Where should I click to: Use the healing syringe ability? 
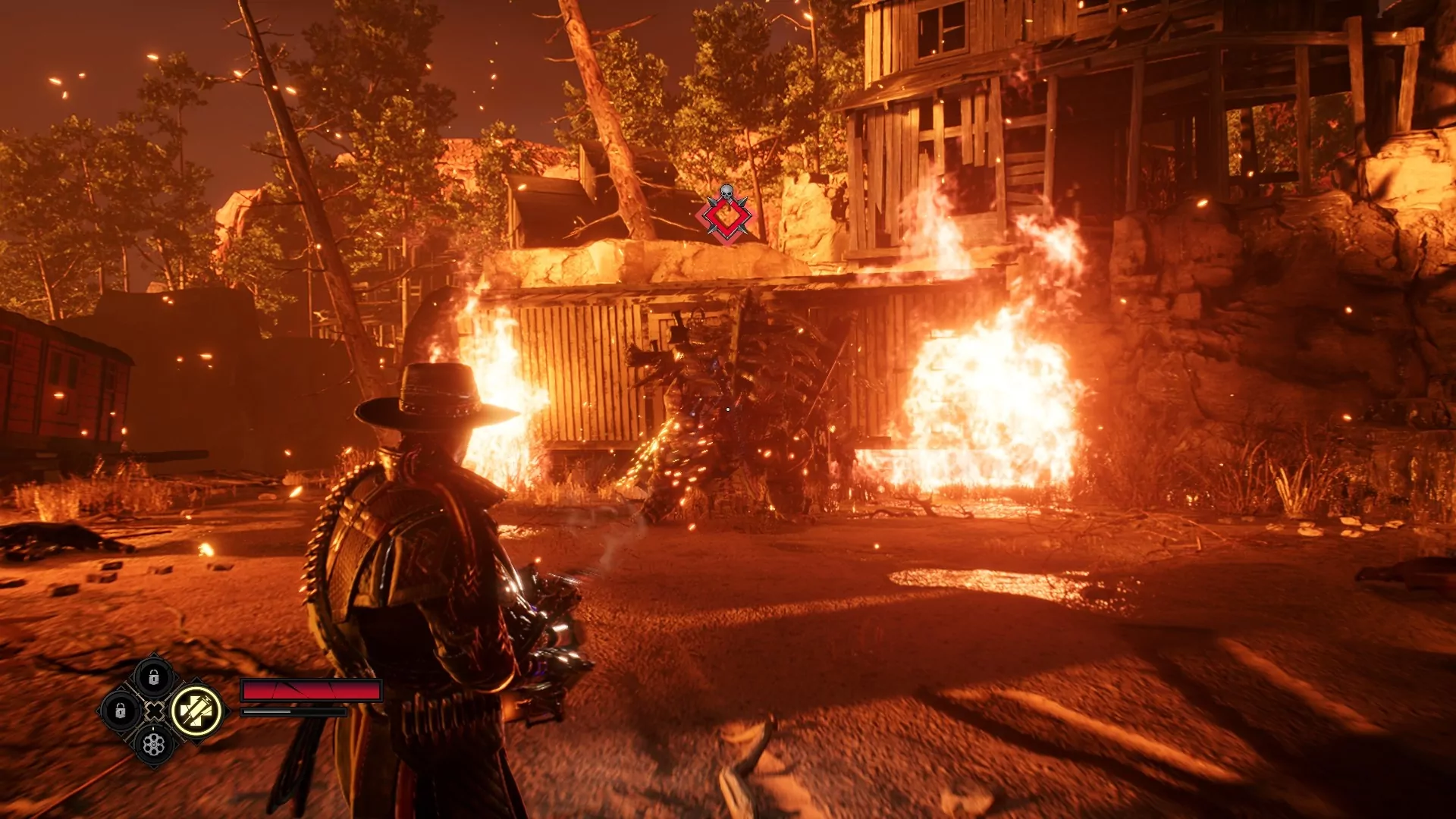(x=196, y=711)
